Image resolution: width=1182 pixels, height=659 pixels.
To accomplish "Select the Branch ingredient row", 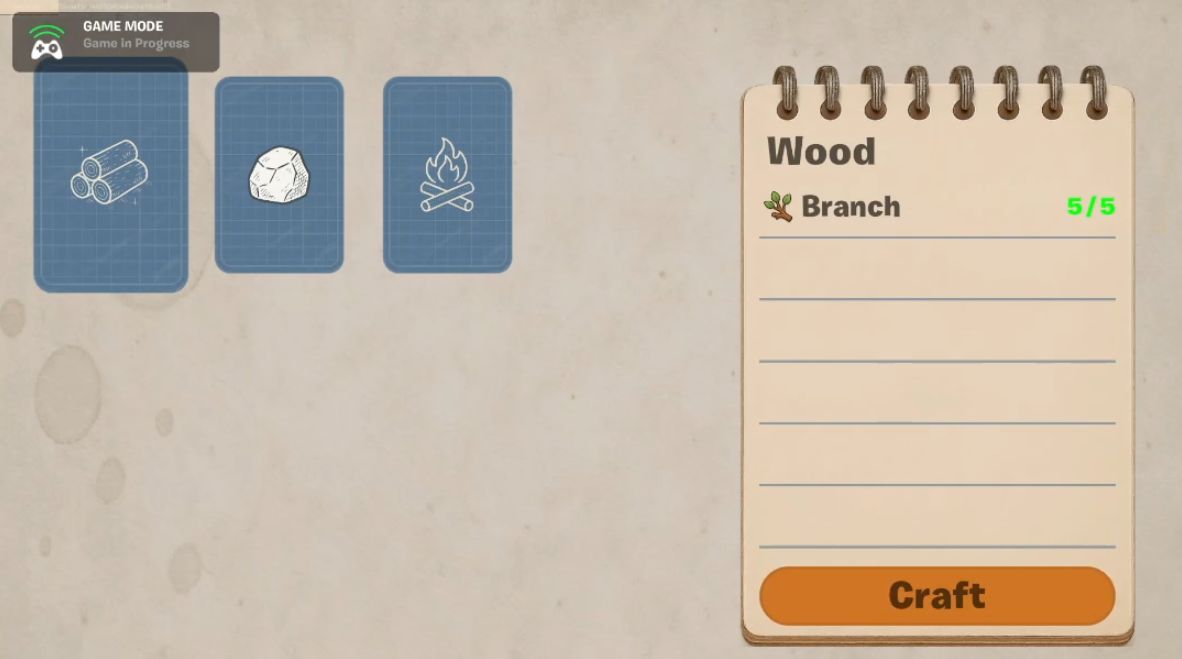I will pos(936,207).
